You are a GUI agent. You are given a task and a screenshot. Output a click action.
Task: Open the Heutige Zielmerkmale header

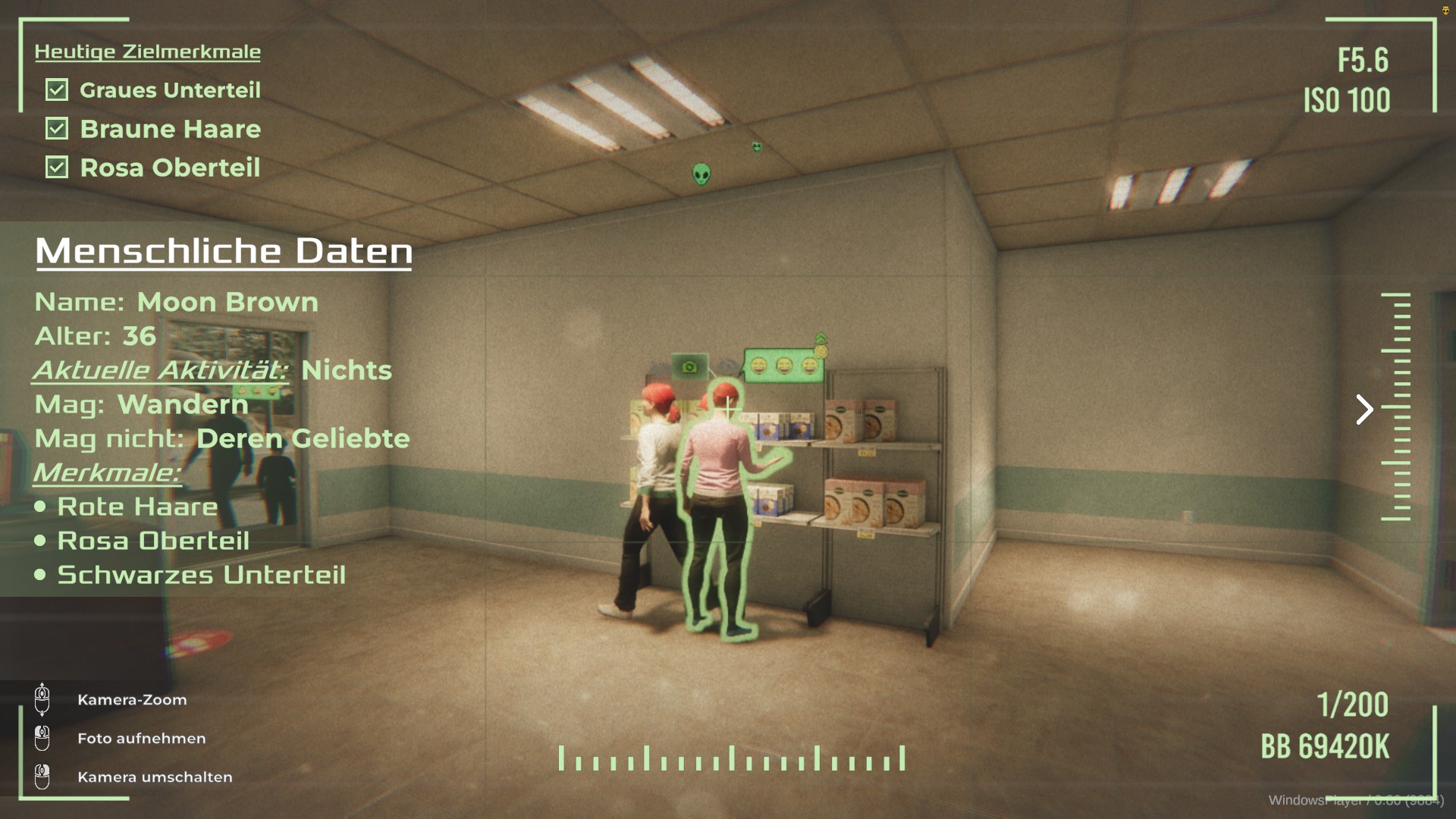pos(147,52)
